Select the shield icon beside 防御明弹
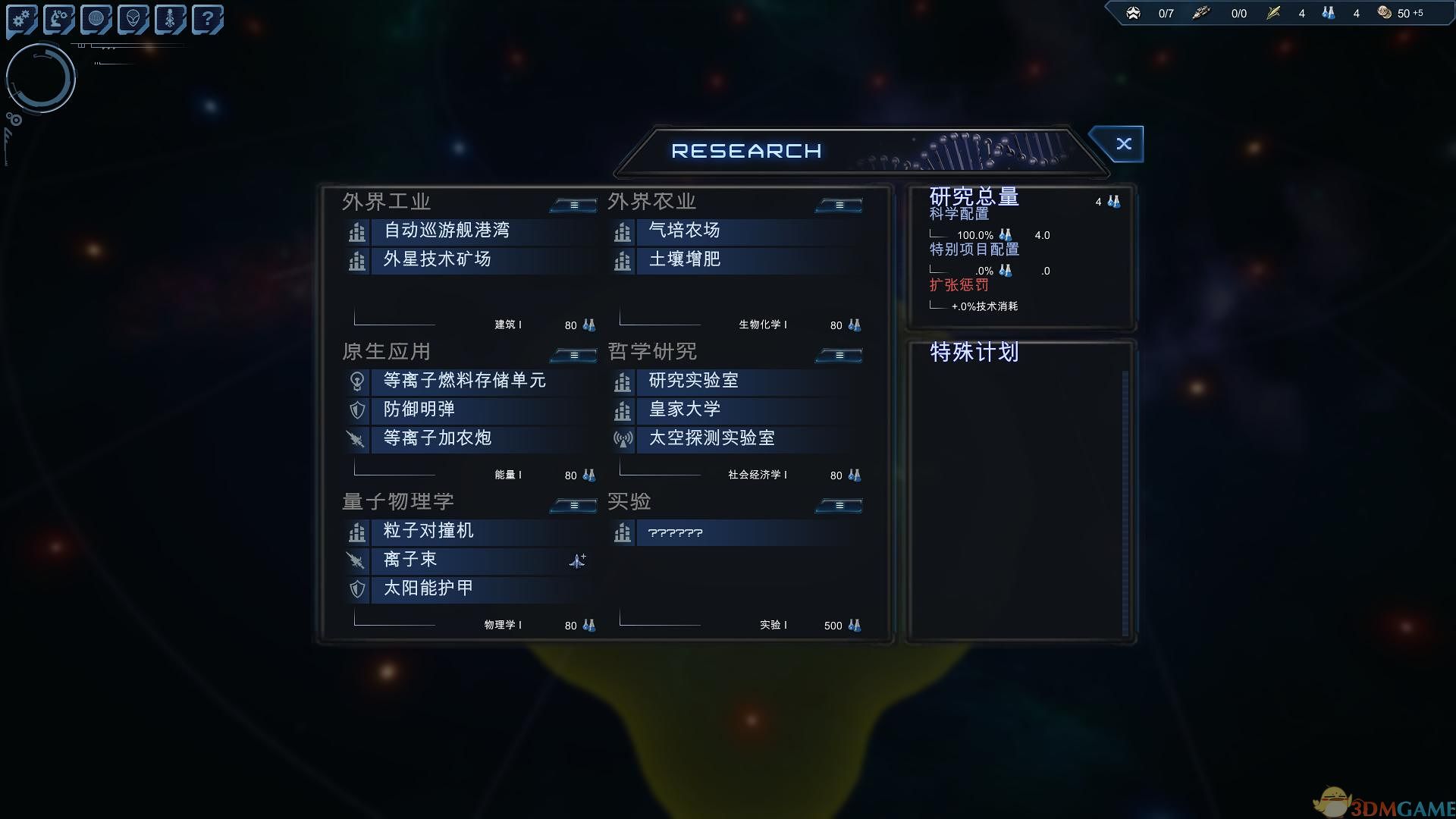 click(x=356, y=410)
